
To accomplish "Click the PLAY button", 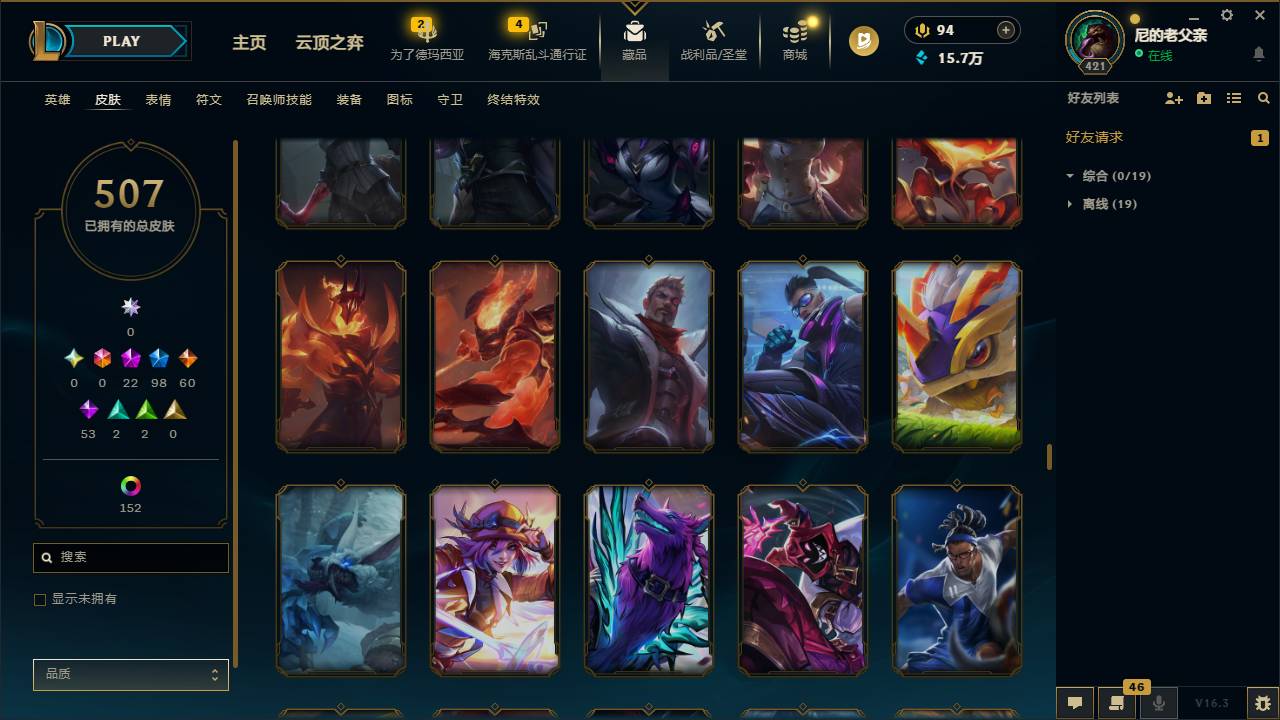I will pyautogui.click(x=121, y=41).
